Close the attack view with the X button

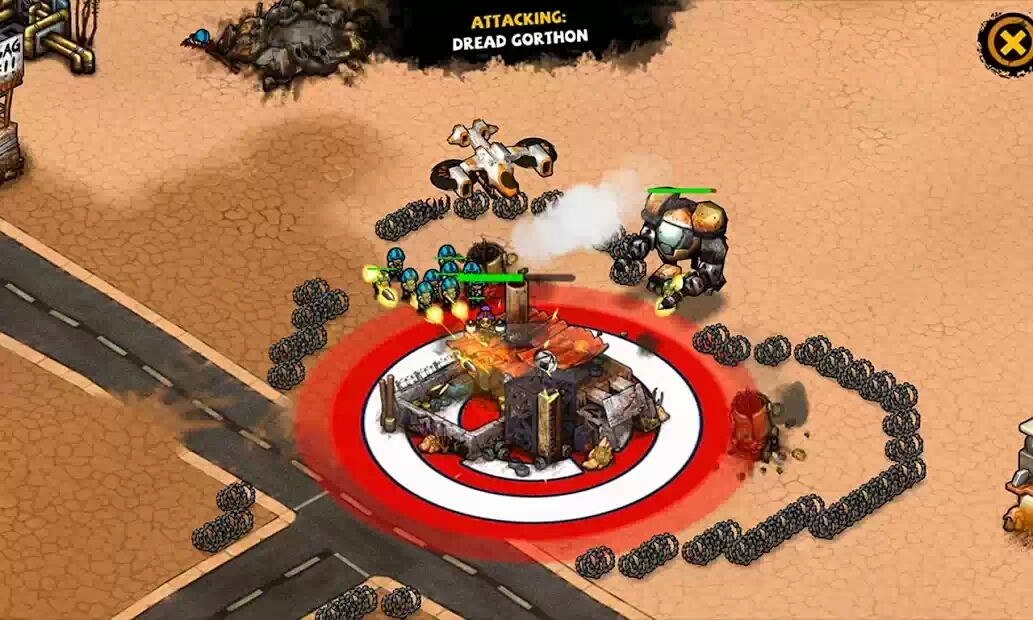[x=1006, y=43]
